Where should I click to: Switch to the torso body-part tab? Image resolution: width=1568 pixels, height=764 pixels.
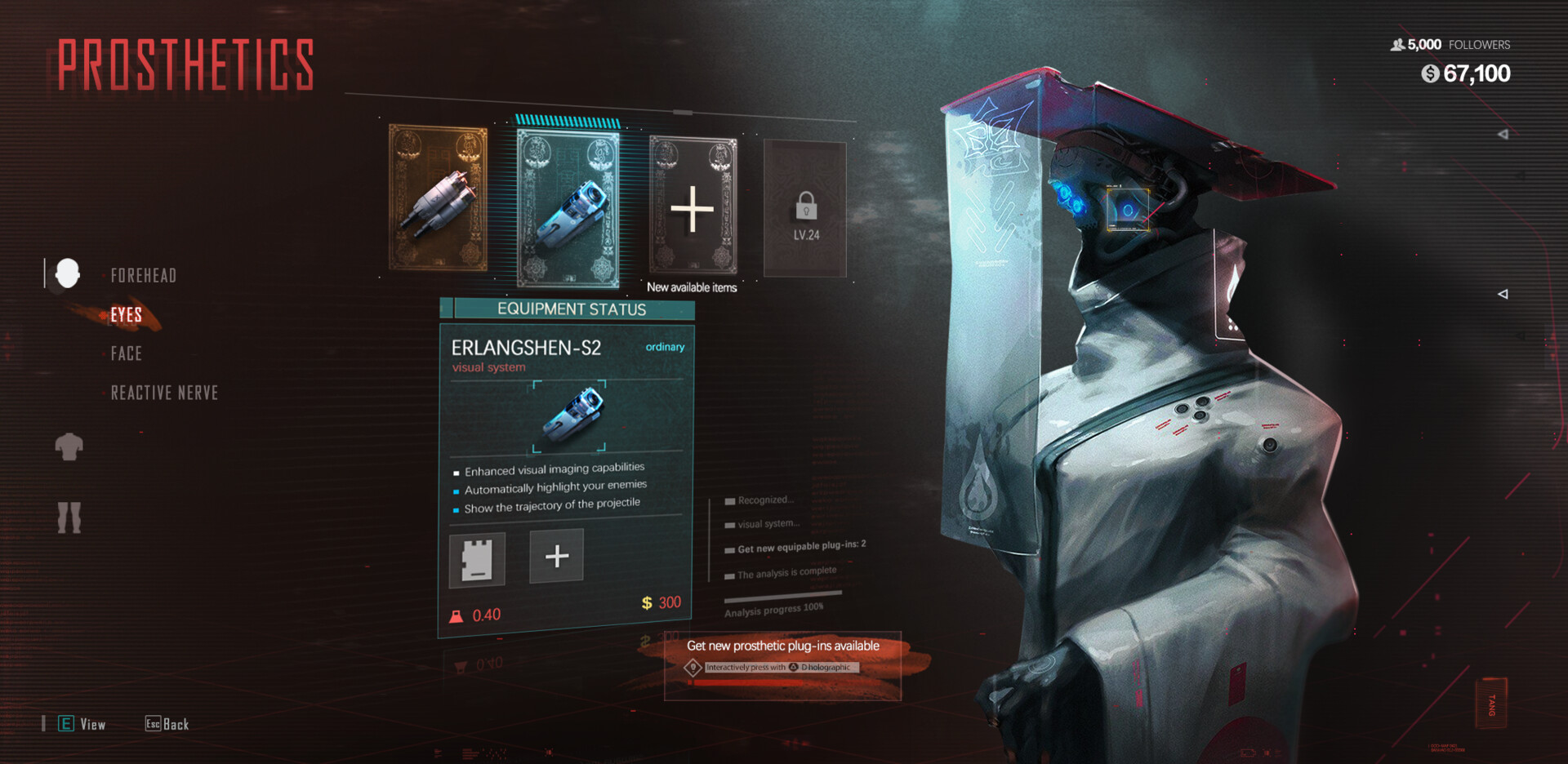click(x=69, y=446)
